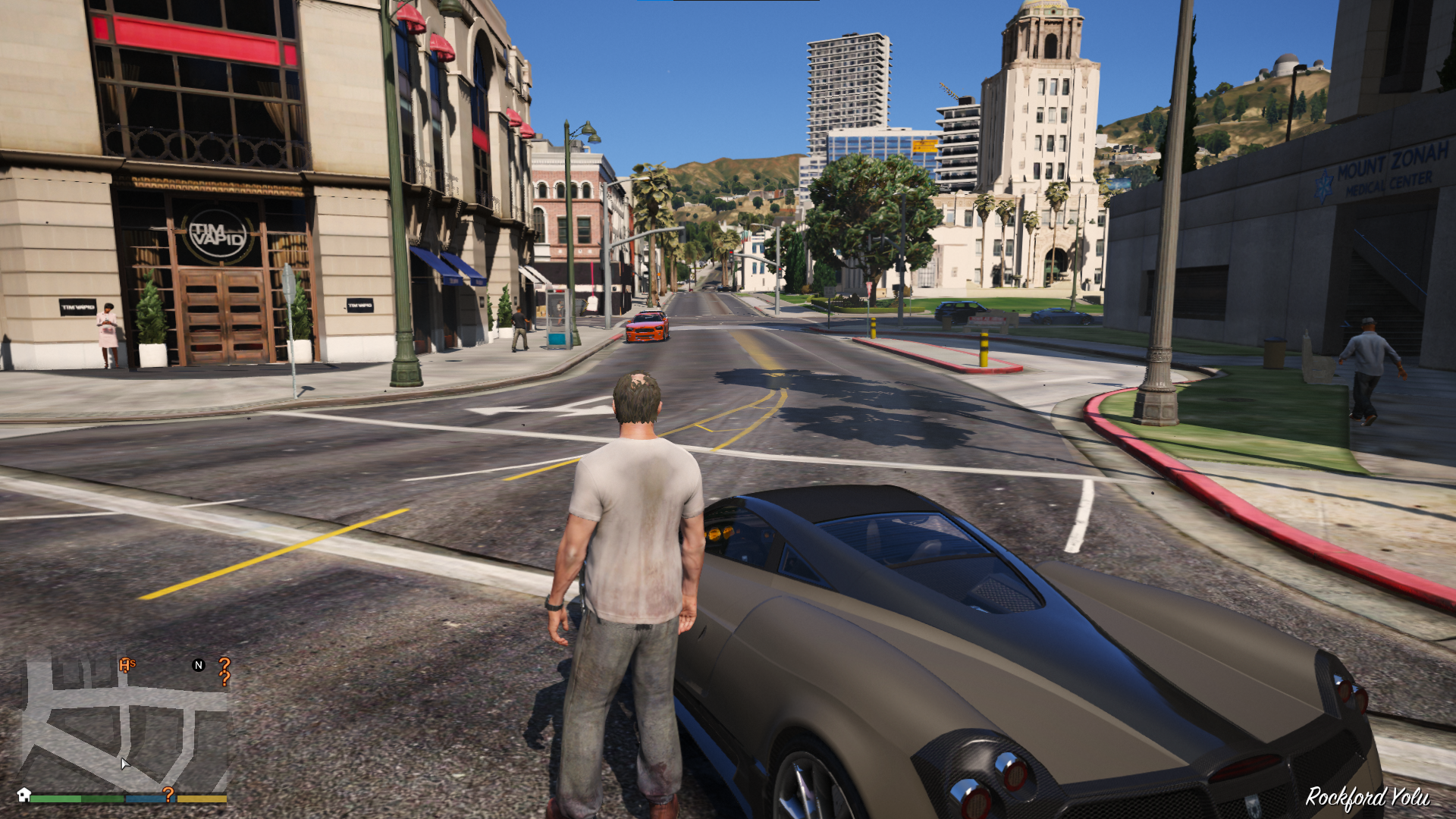Image resolution: width=1456 pixels, height=819 pixels.
Task: Select the orange H heist marker on minimap
Action: tap(126, 666)
